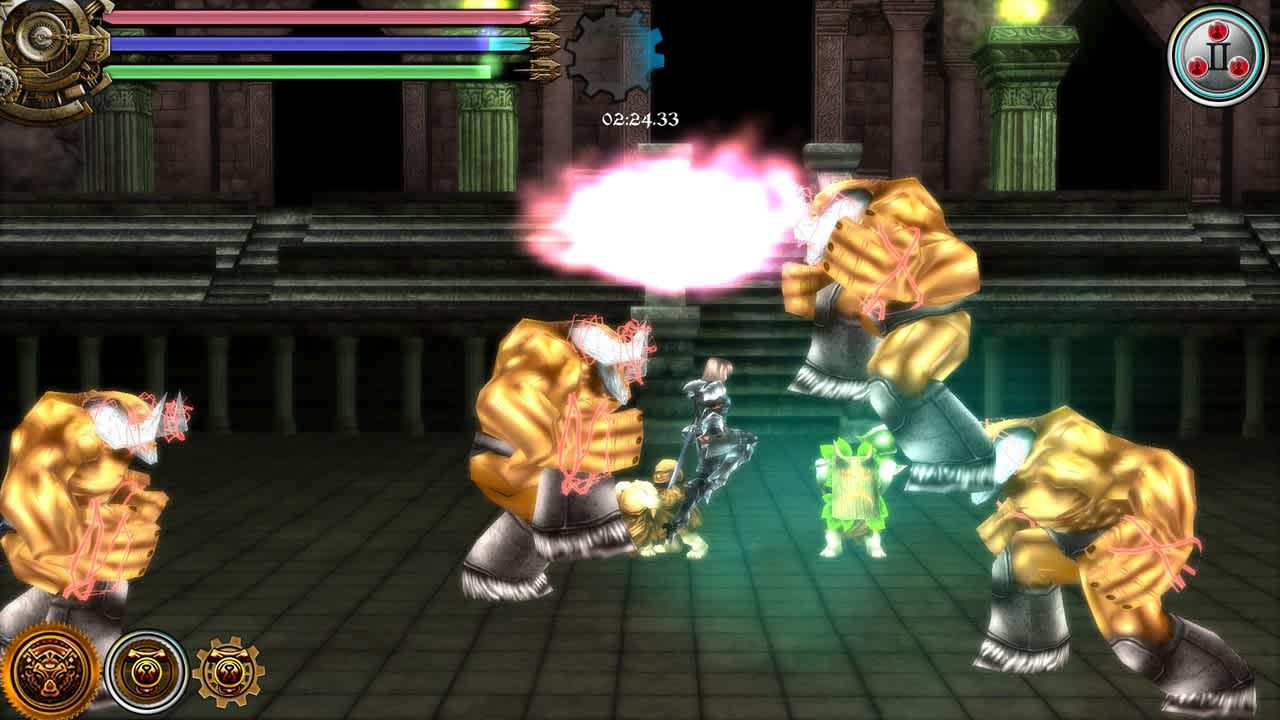
Task: Tap the pause button with red gems
Action: (1218, 52)
